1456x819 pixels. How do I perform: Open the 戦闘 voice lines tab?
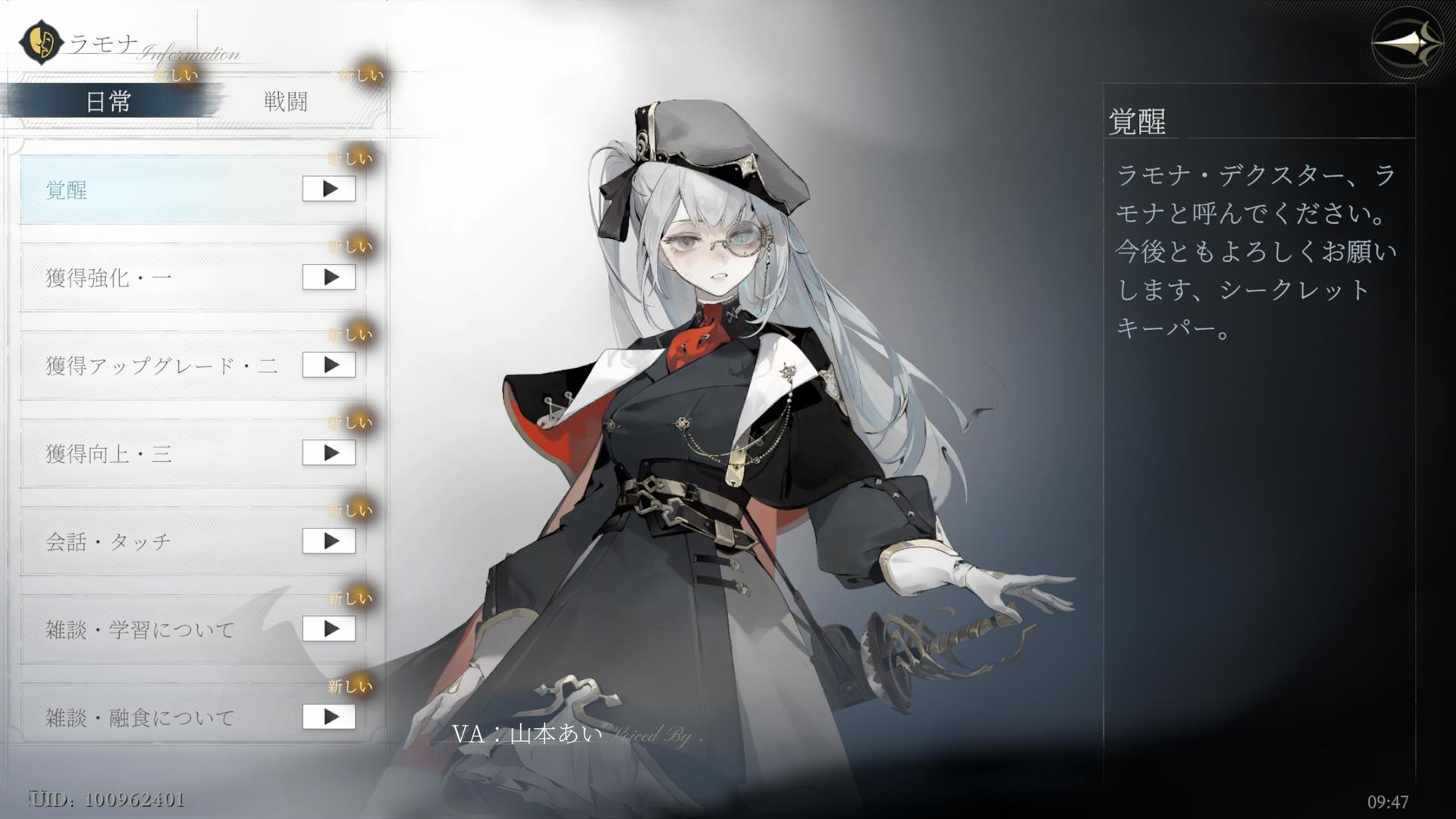(x=285, y=102)
